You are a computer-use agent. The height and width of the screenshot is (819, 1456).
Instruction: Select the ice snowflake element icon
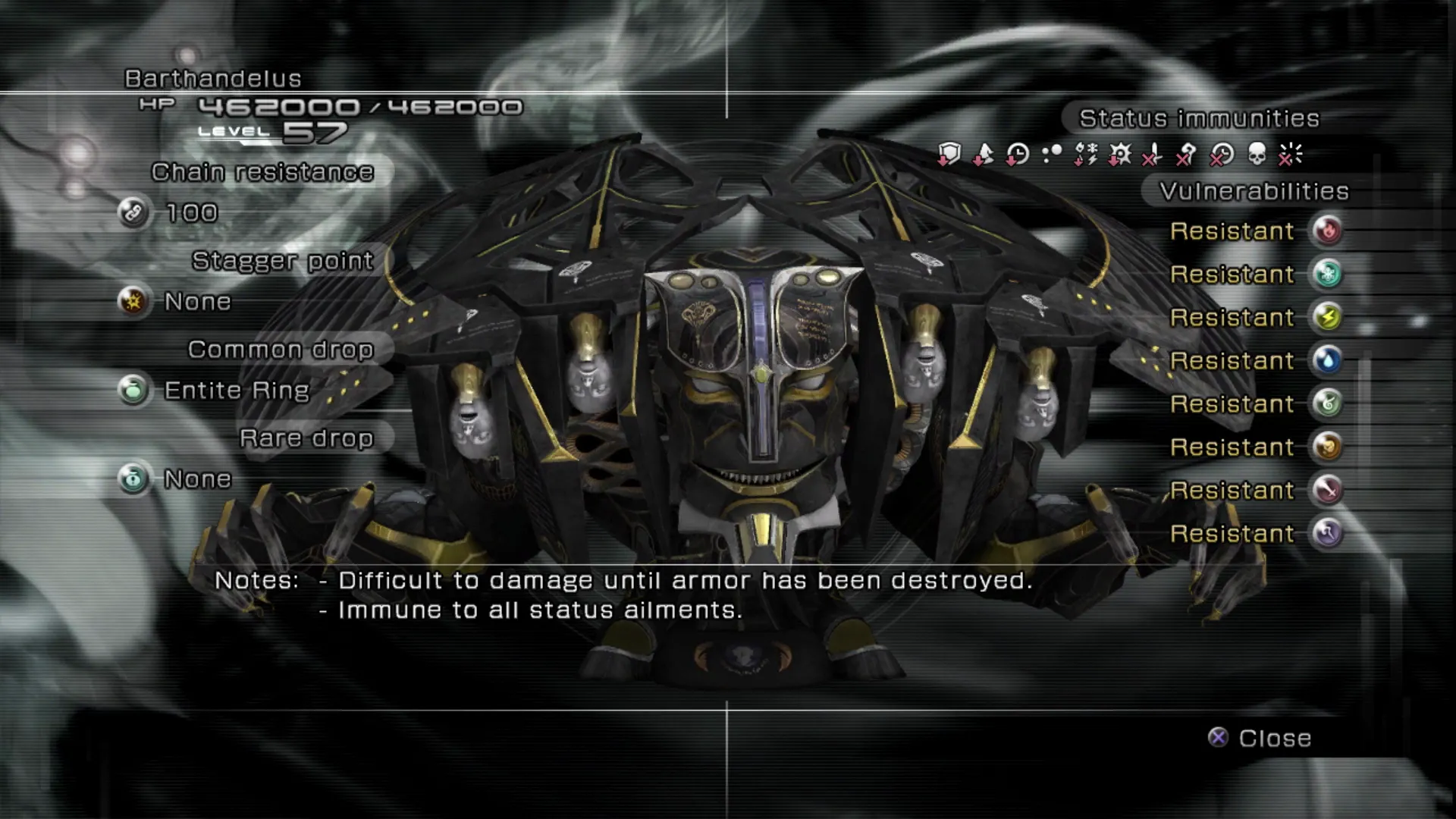coord(1327,274)
